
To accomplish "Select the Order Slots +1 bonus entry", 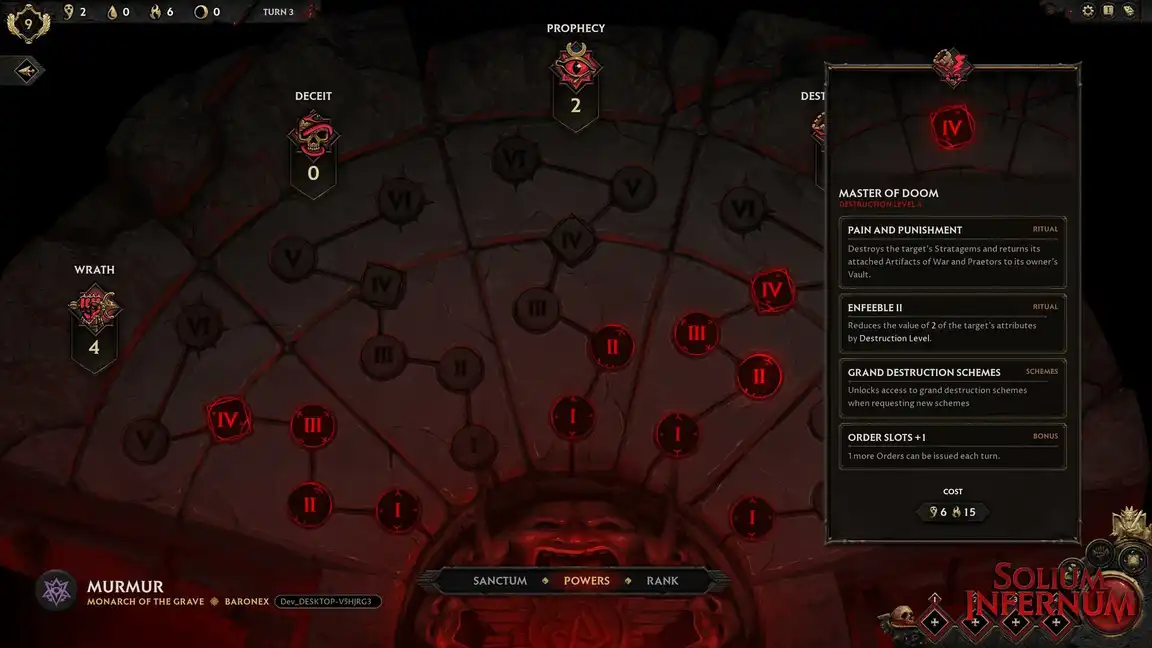I will (952, 446).
